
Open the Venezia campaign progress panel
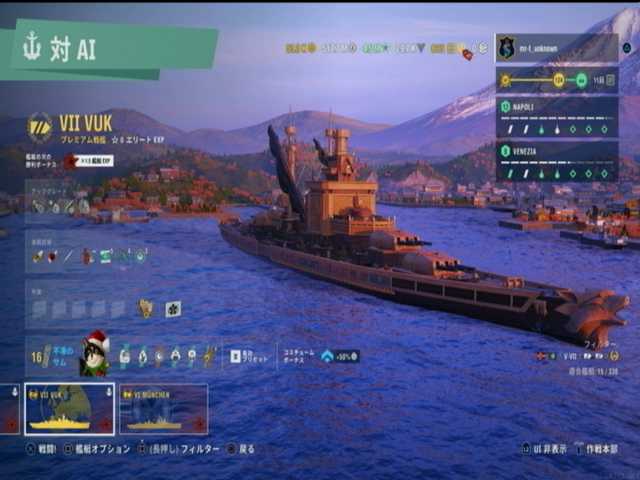point(556,161)
